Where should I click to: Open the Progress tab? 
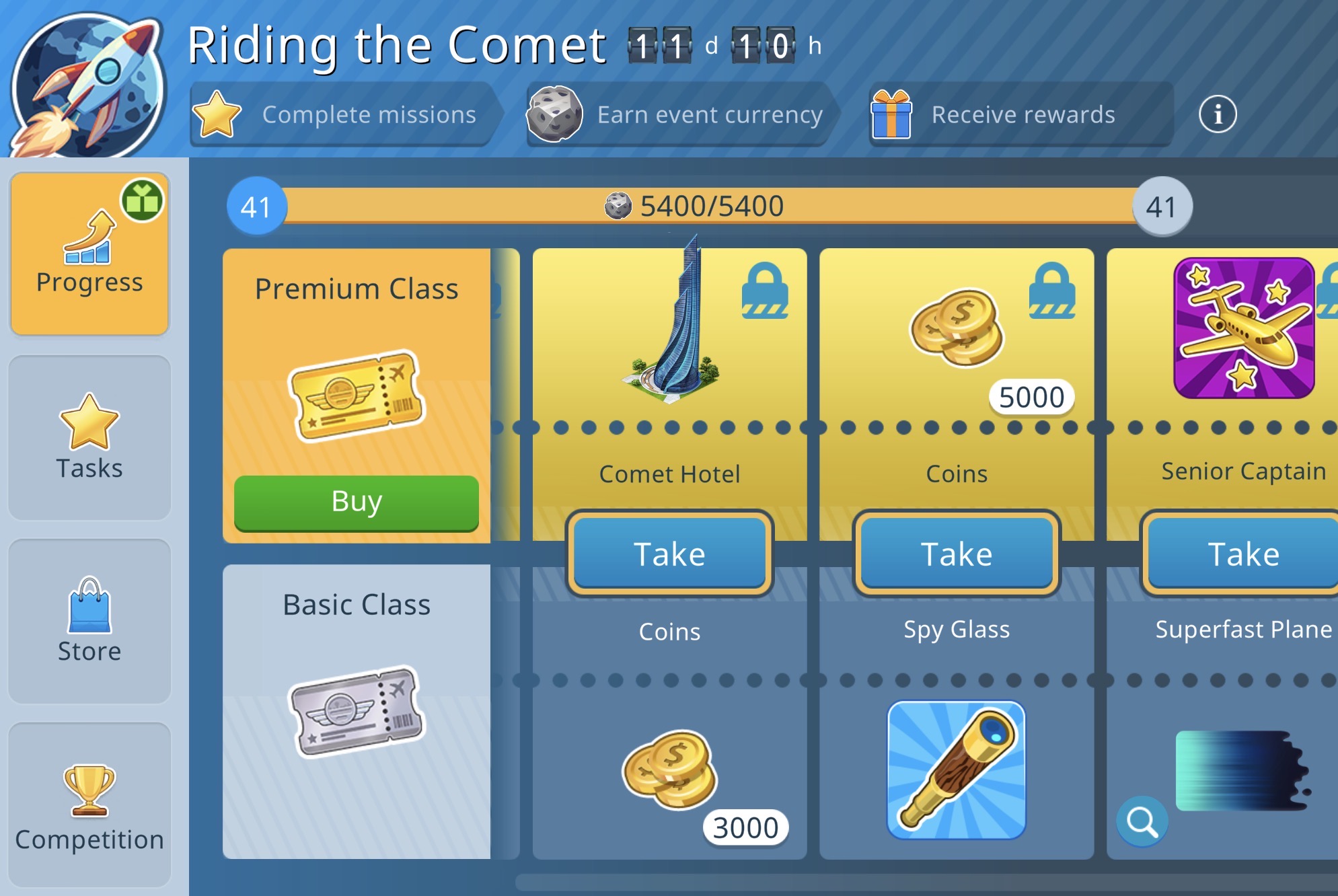(89, 254)
